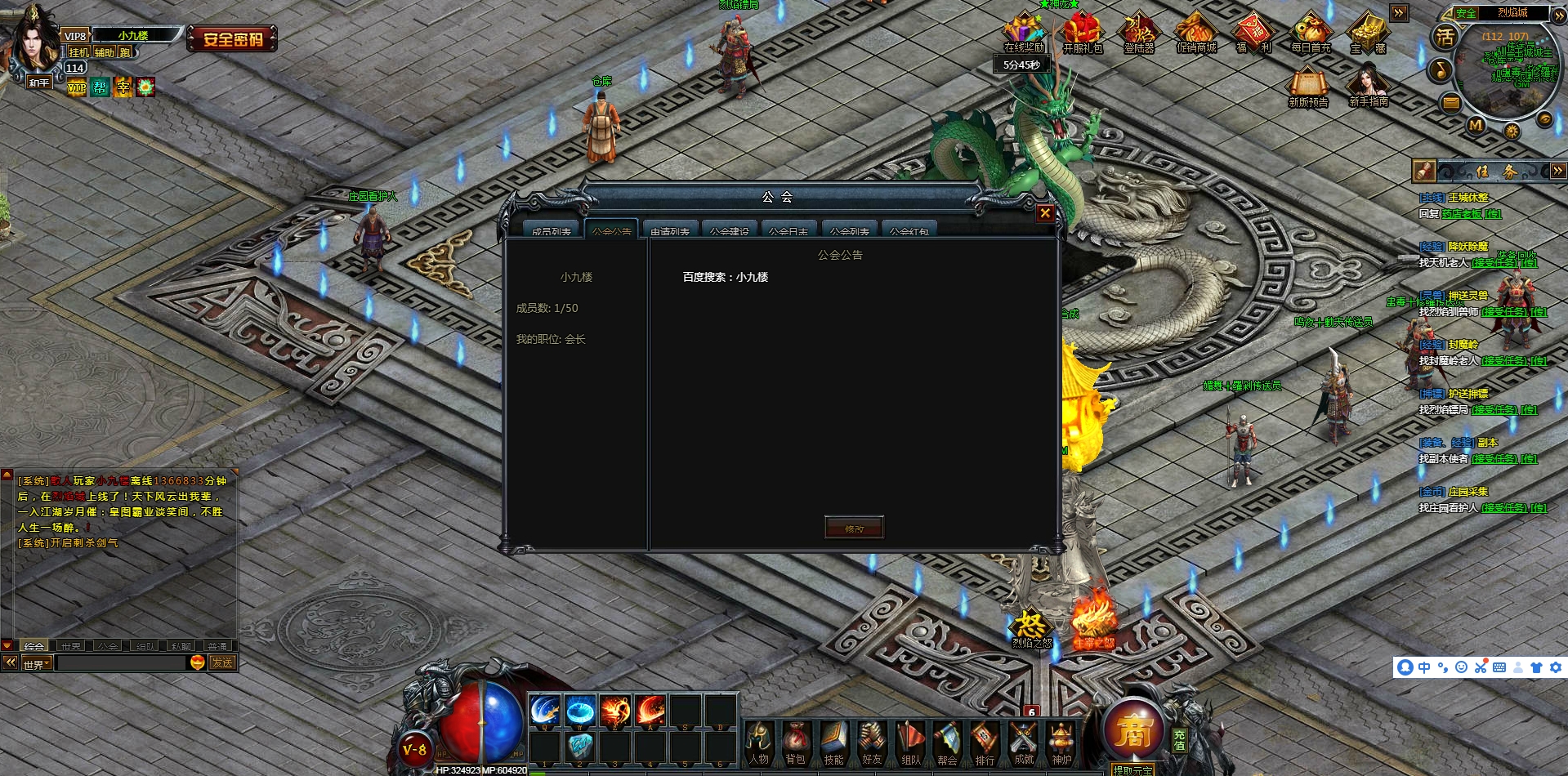The width and height of the screenshot is (1568, 776).
Task: Click the 提取元宝 button
Action: click(x=1132, y=769)
